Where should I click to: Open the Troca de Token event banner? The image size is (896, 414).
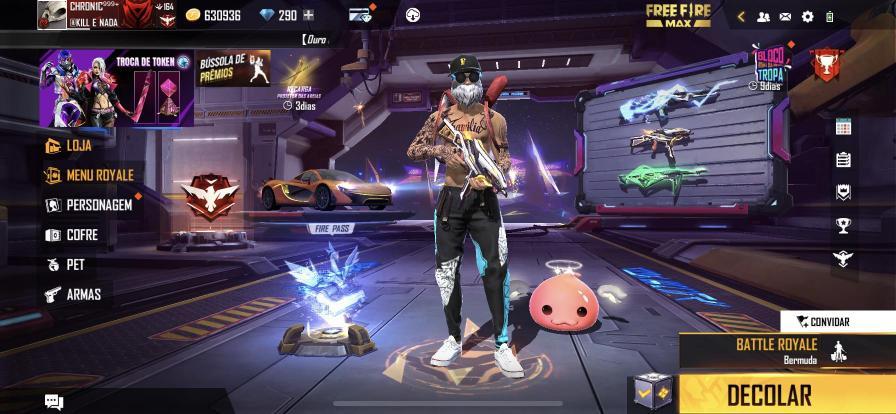coord(117,90)
